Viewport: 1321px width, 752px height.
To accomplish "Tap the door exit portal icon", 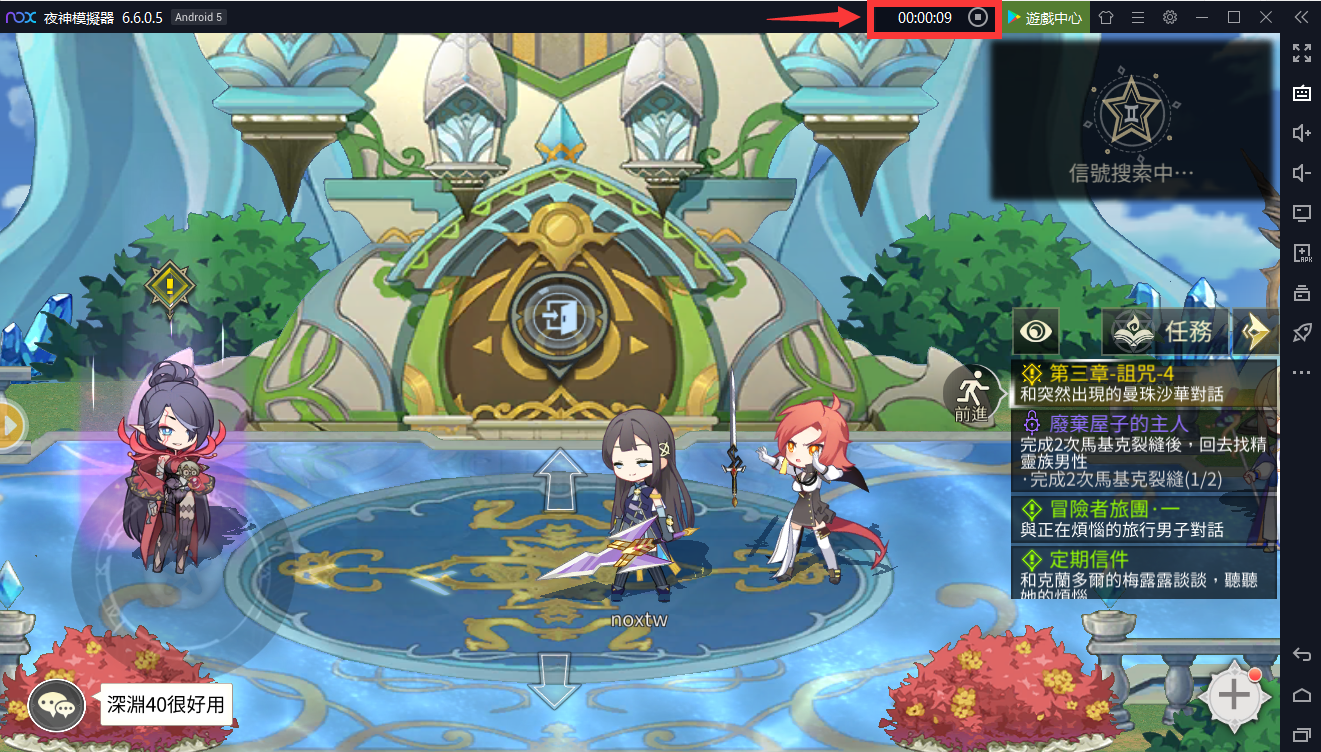I will click(x=559, y=317).
